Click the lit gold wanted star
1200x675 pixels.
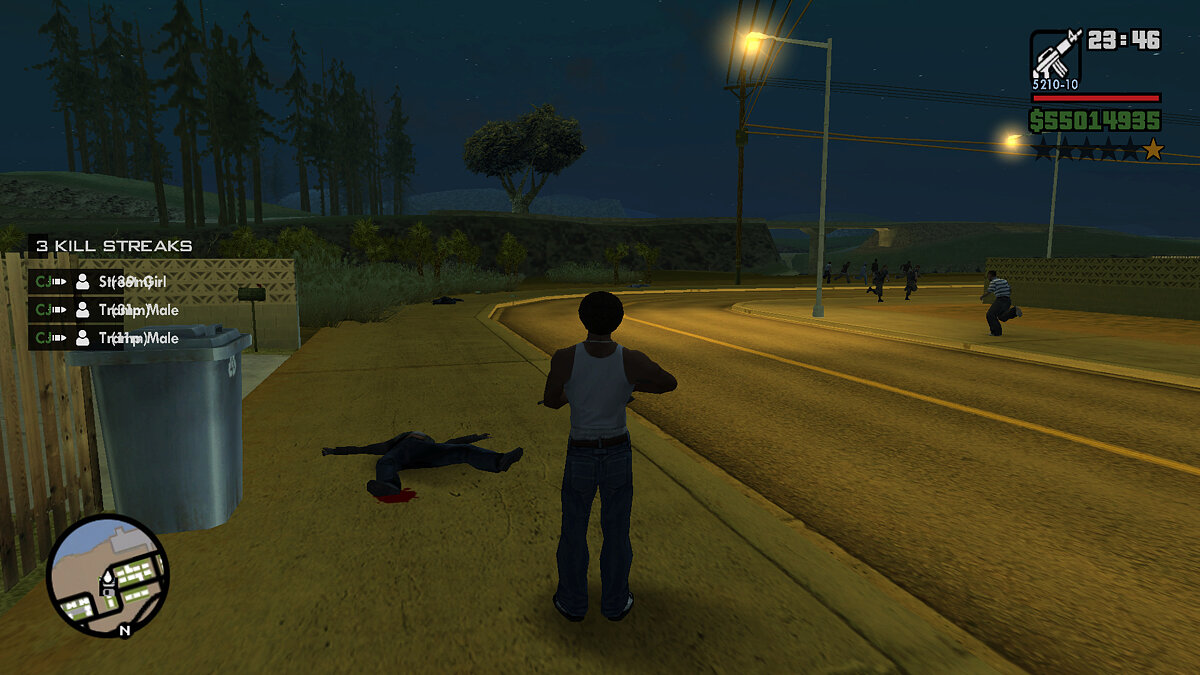click(x=1153, y=150)
